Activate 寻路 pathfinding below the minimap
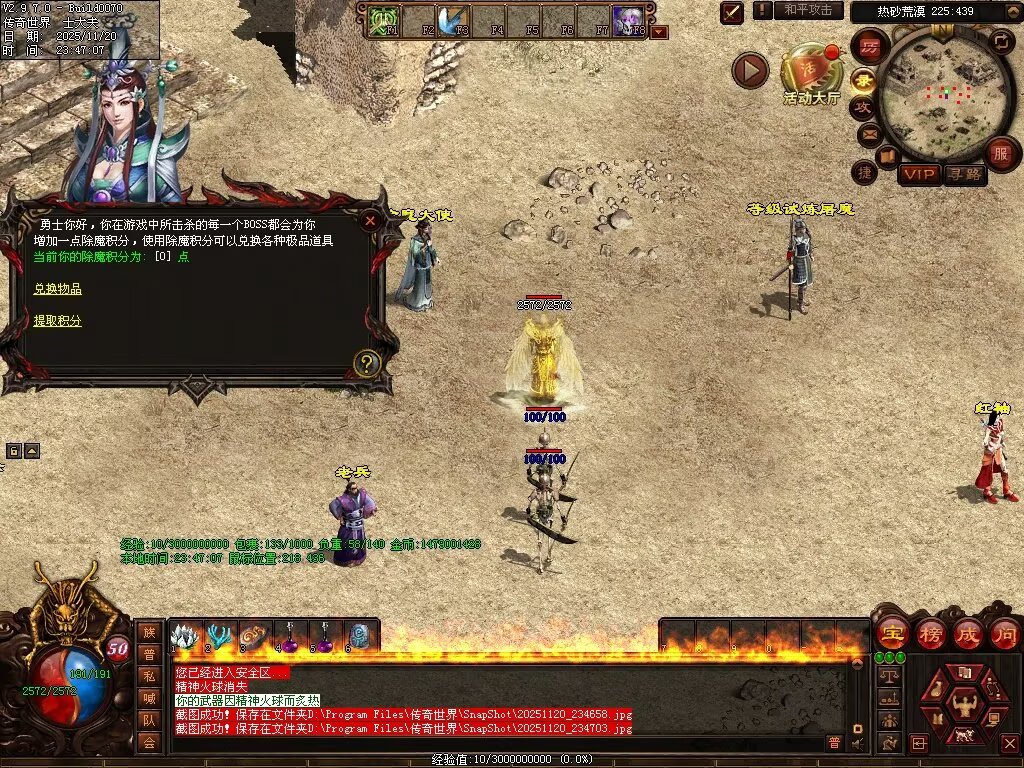1024x768 pixels. 964,174
